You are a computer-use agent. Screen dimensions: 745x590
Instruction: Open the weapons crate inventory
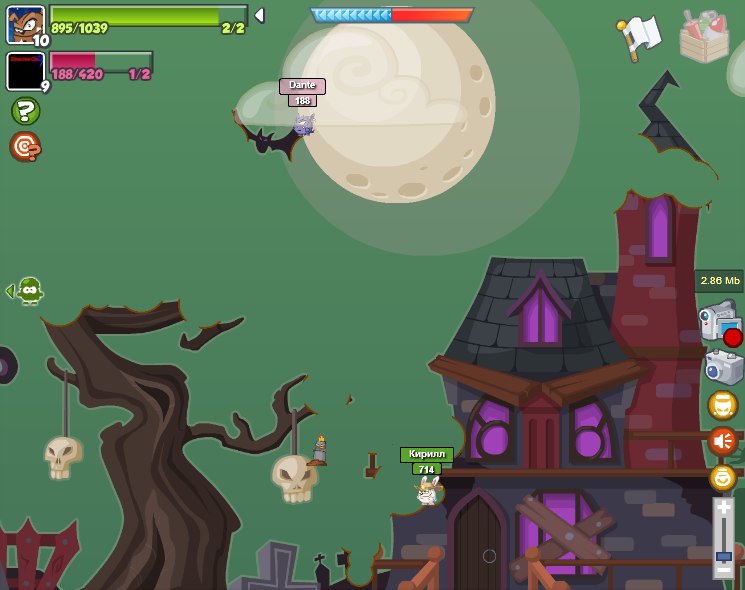(704, 36)
